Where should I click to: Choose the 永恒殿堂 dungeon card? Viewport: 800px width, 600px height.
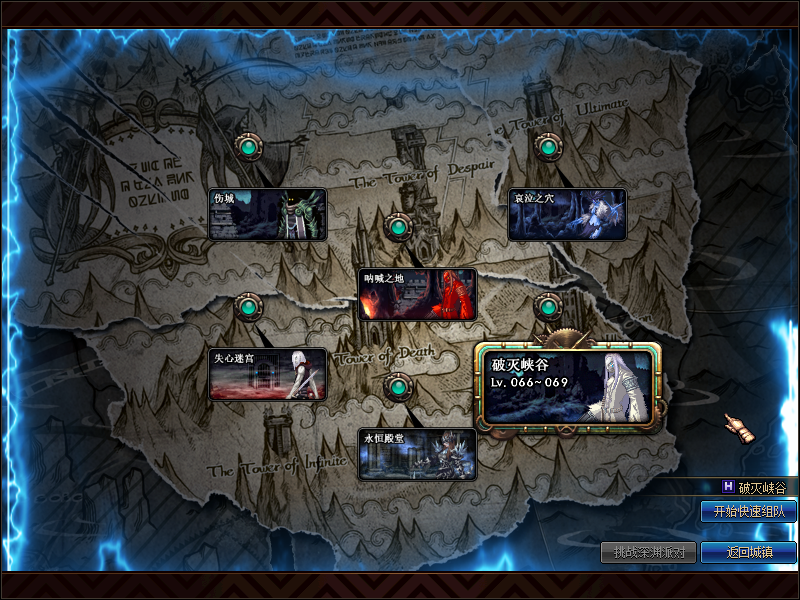(x=417, y=454)
